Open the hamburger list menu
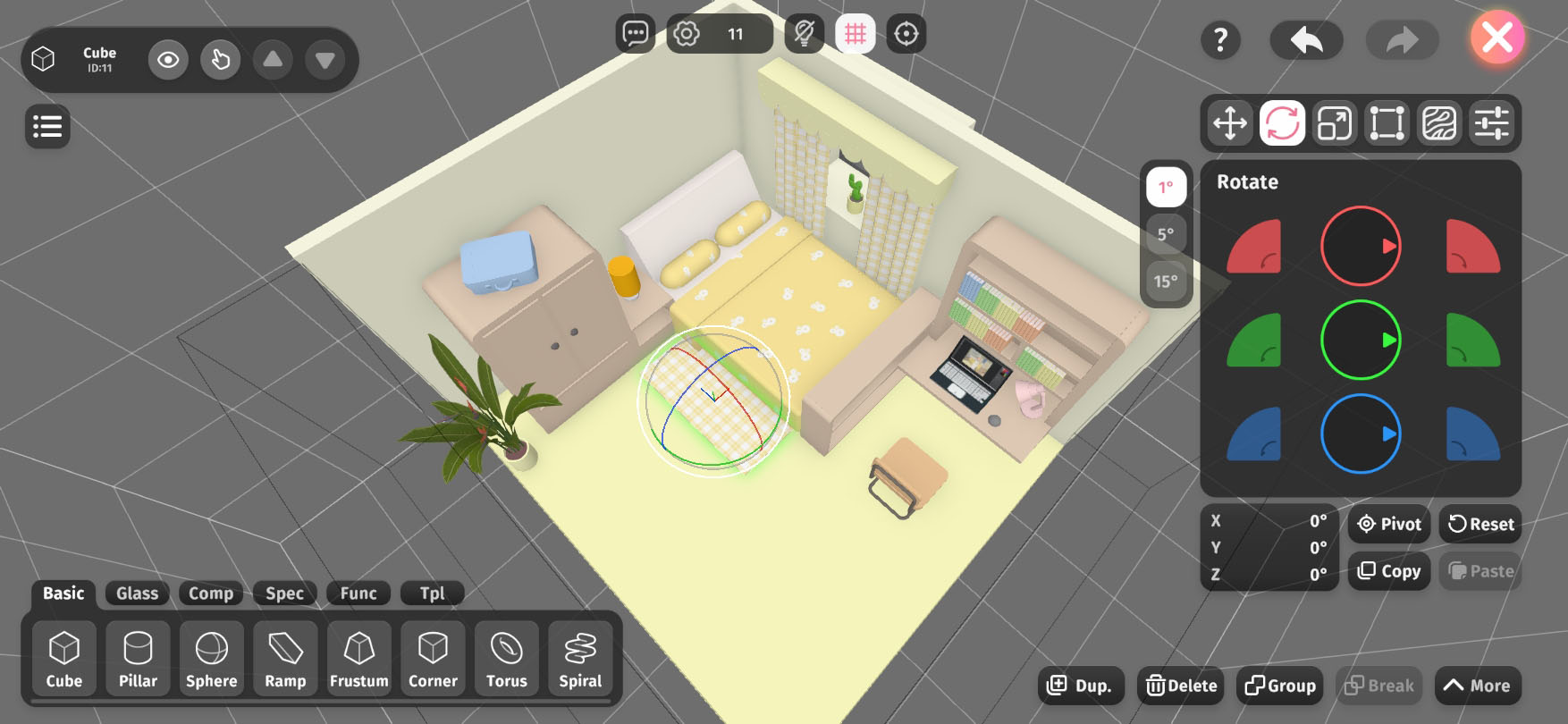 pos(47,126)
